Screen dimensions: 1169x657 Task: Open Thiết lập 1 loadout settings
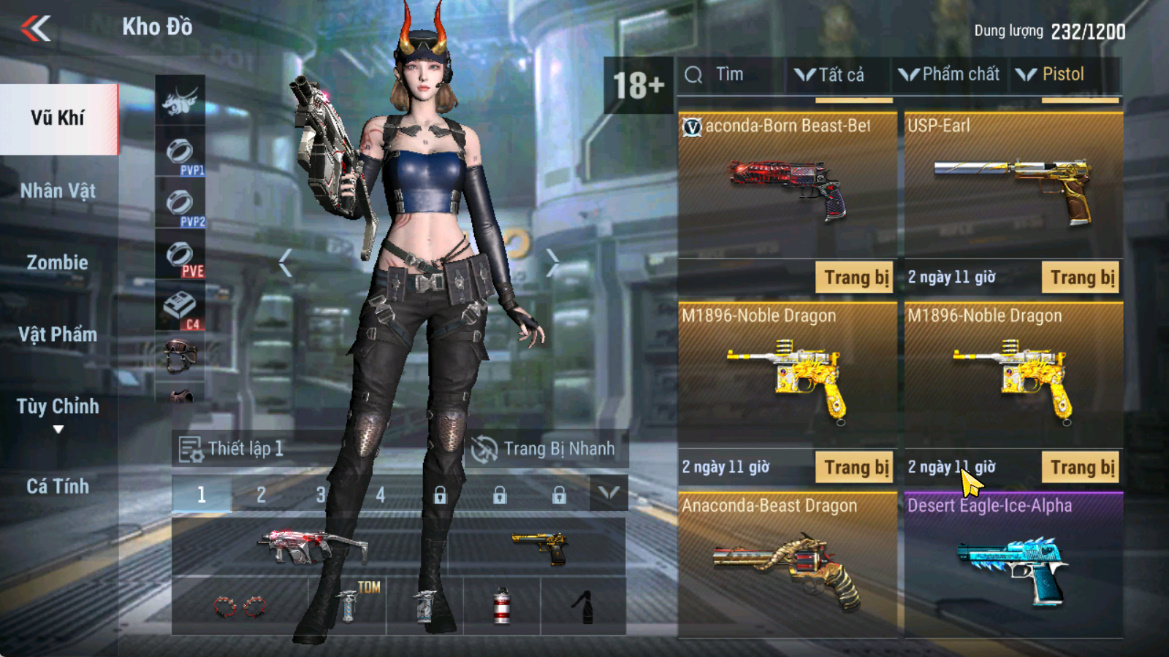[232, 449]
